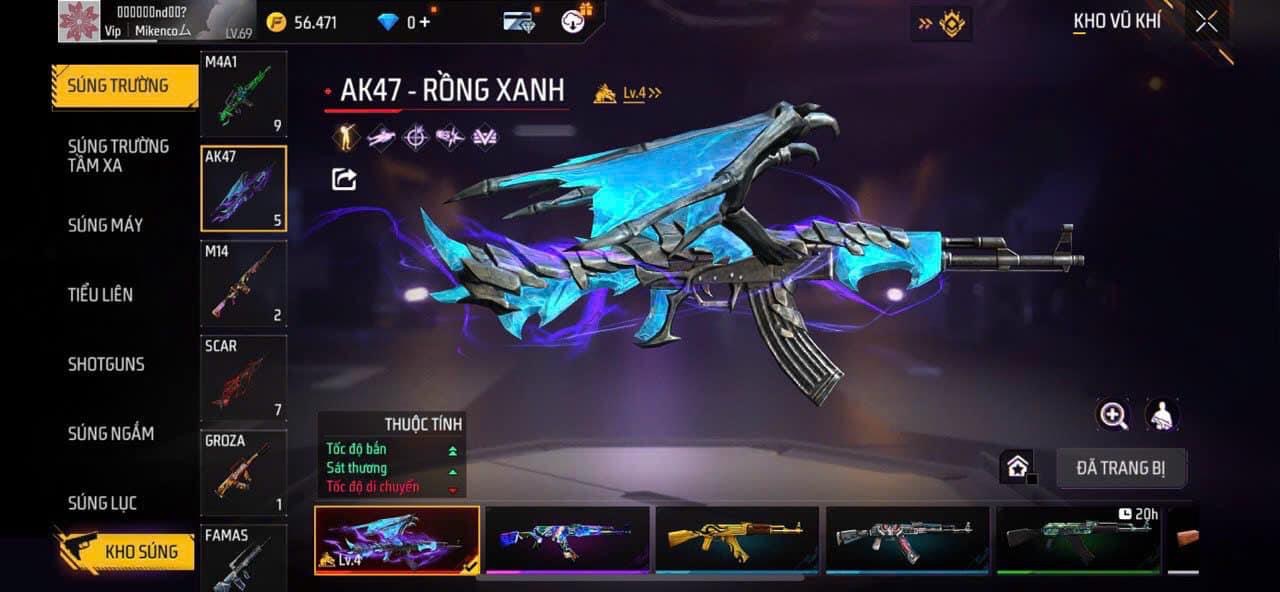Close the weapon vault screen
The image size is (1280, 592).
click(x=1206, y=22)
